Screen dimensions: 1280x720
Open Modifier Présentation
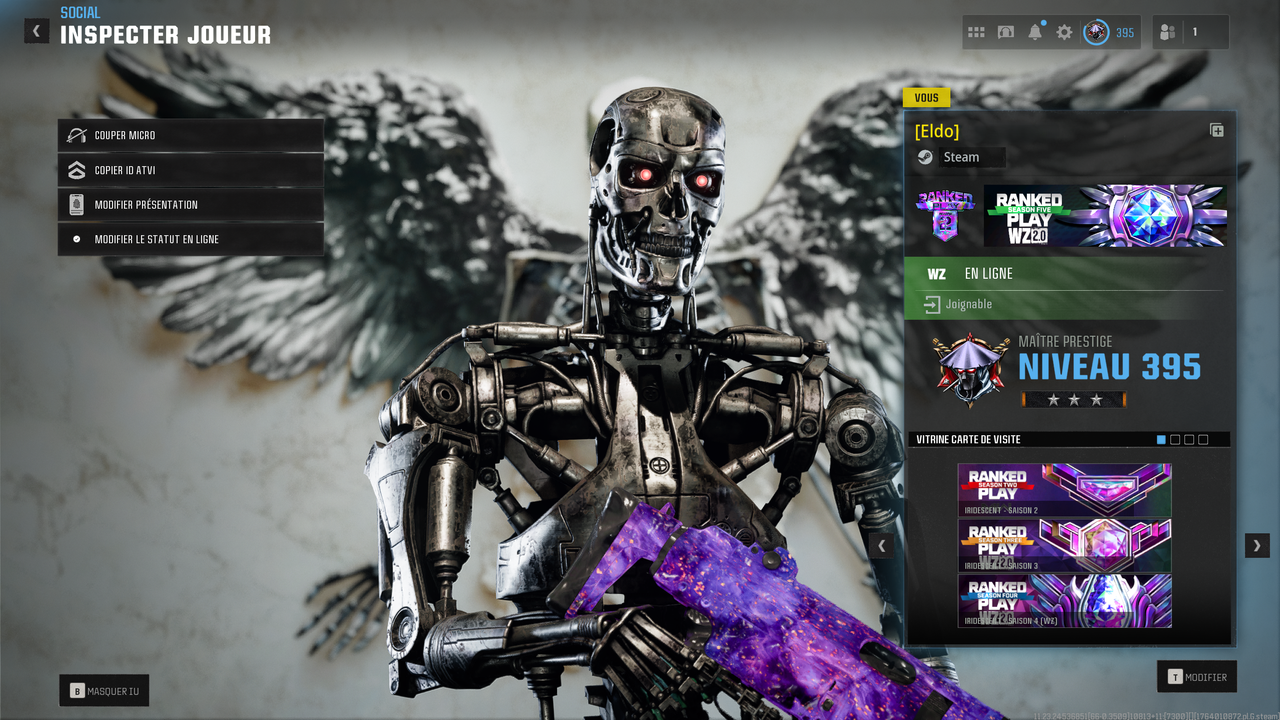click(x=190, y=205)
